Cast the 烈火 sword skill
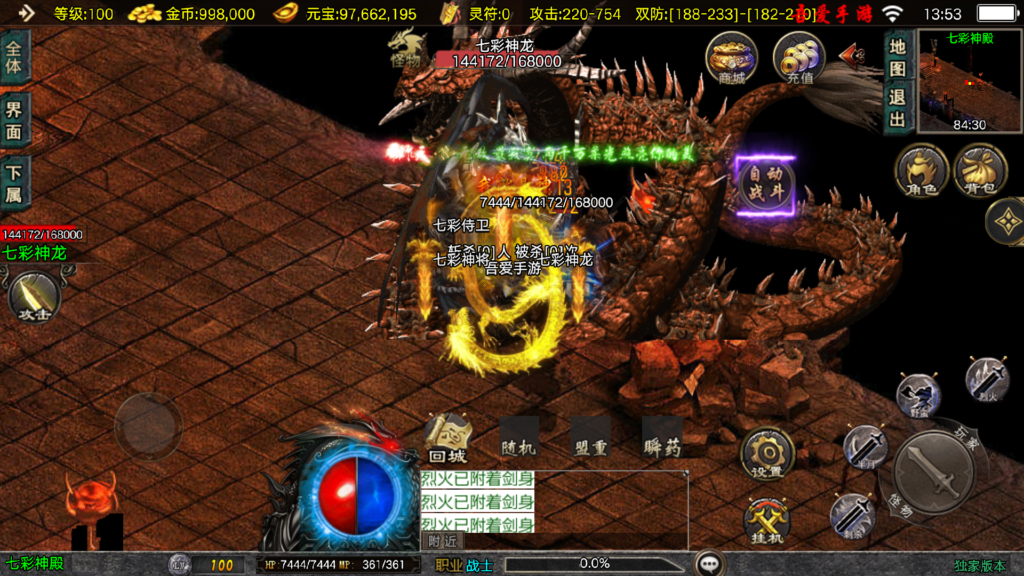 pyautogui.click(x=987, y=379)
